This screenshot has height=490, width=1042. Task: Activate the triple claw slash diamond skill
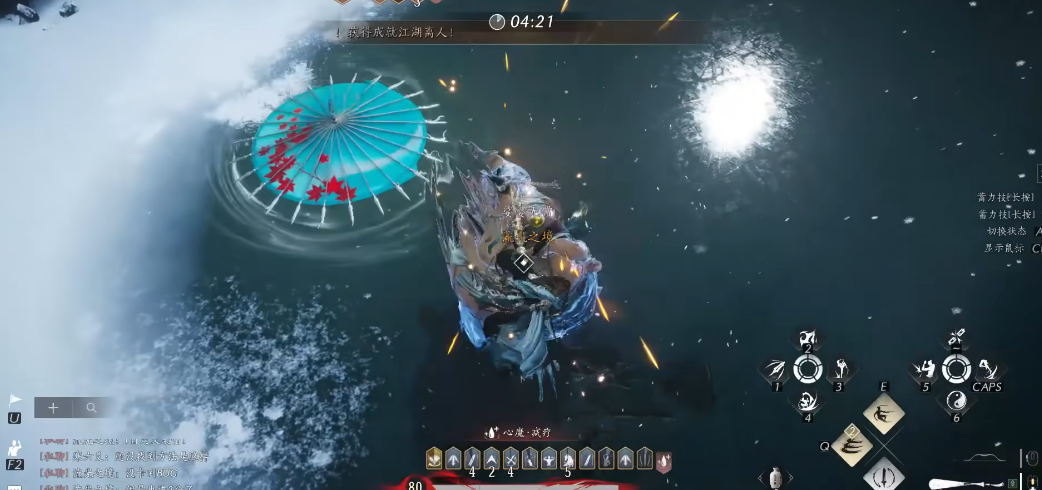pos(852,446)
